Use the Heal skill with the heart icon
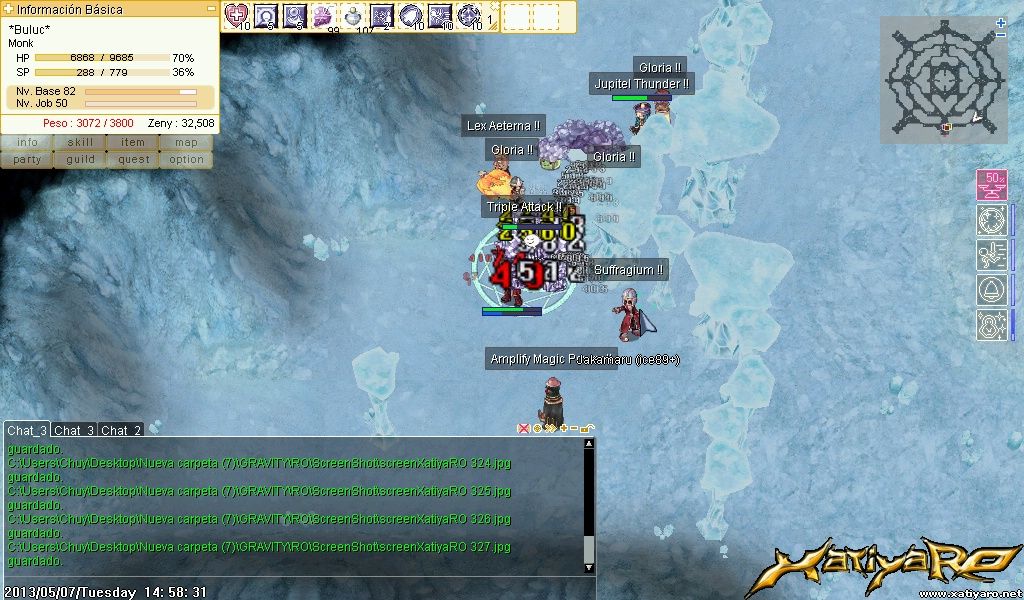Image resolution: width=1024 pixels, height=600 pixels. pos(237,15)
